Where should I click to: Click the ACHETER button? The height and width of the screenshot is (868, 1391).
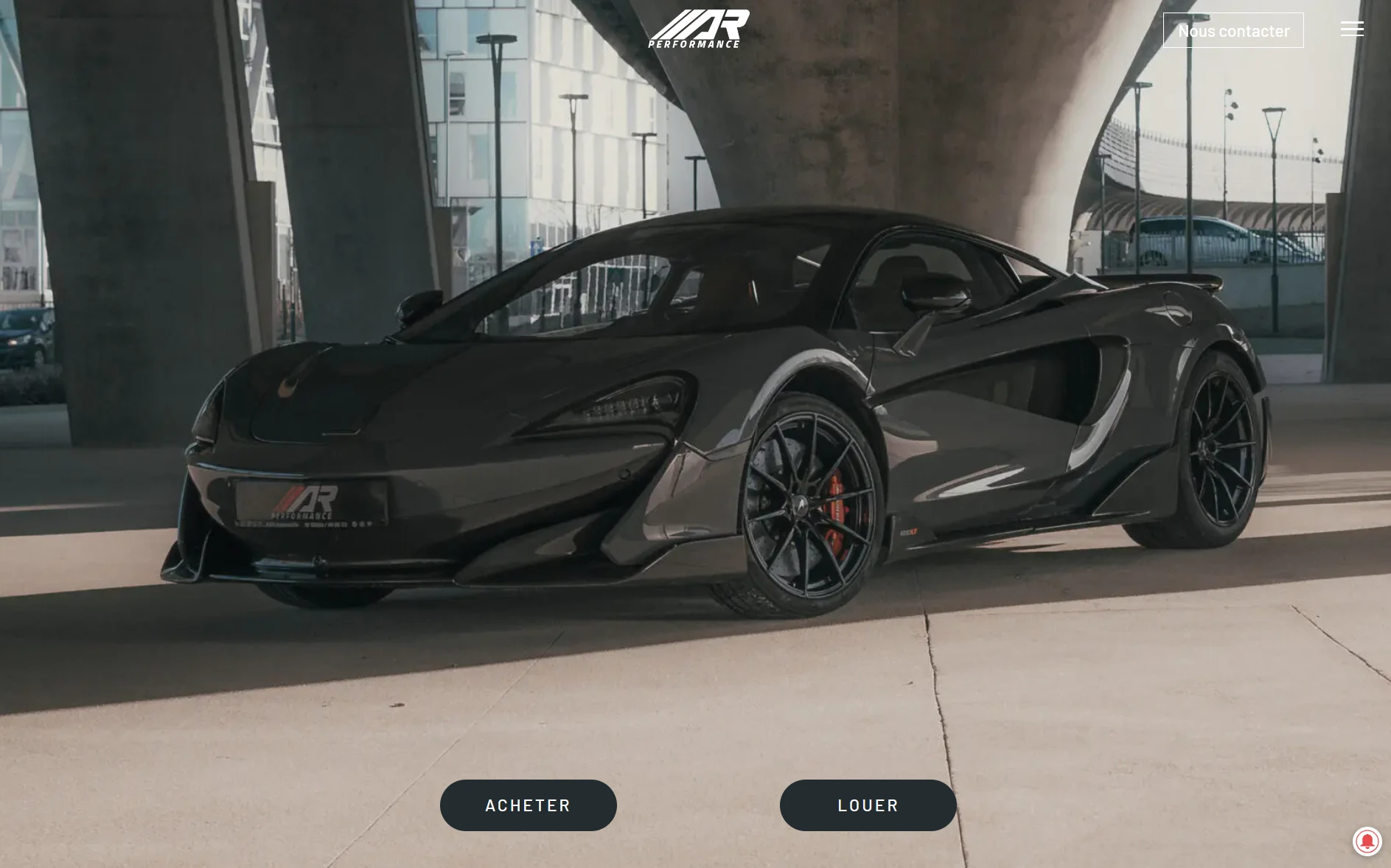pyautogui.click(x=528, y=805)
